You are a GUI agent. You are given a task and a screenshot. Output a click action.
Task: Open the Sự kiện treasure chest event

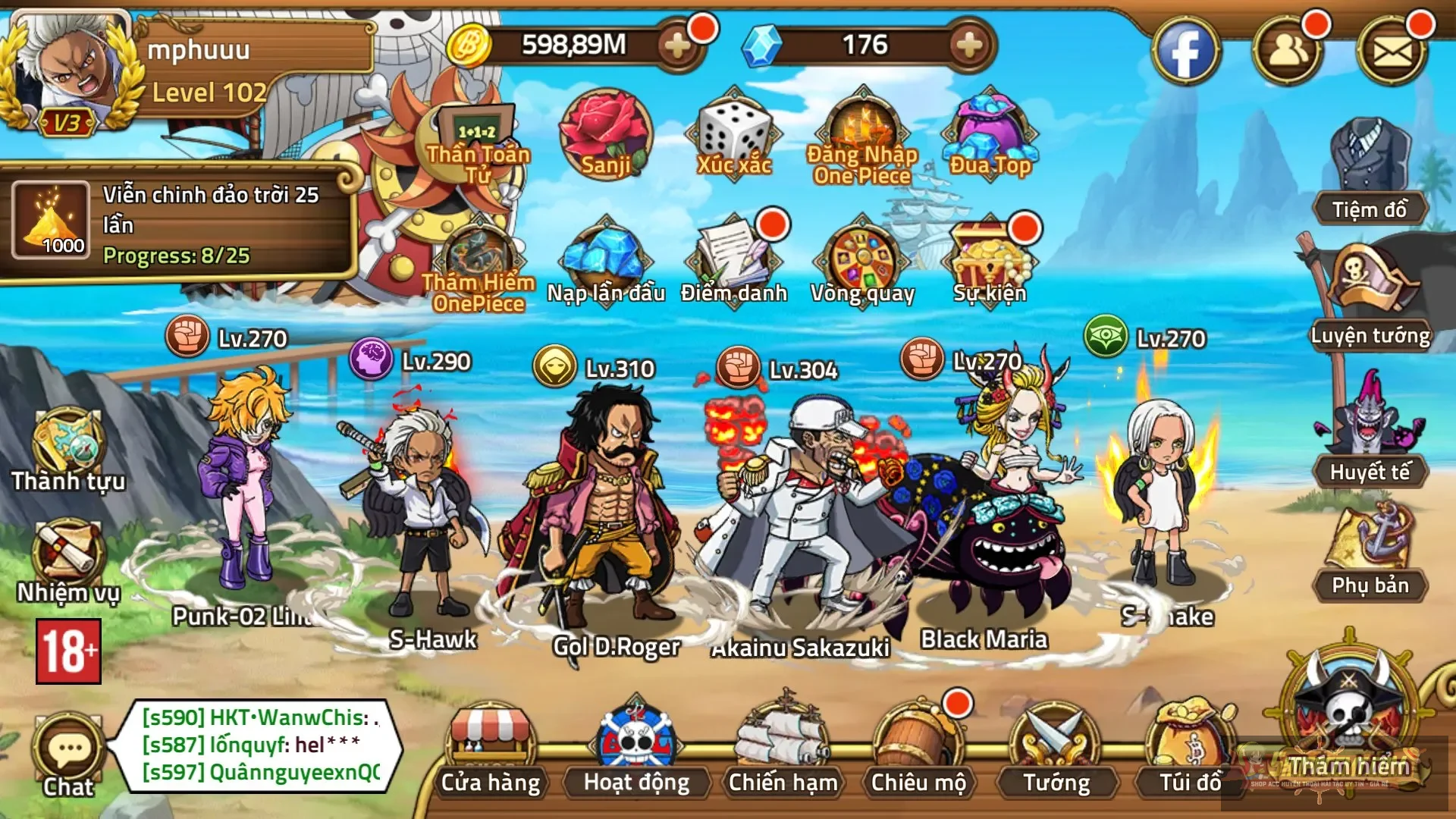tap(990, 262)
